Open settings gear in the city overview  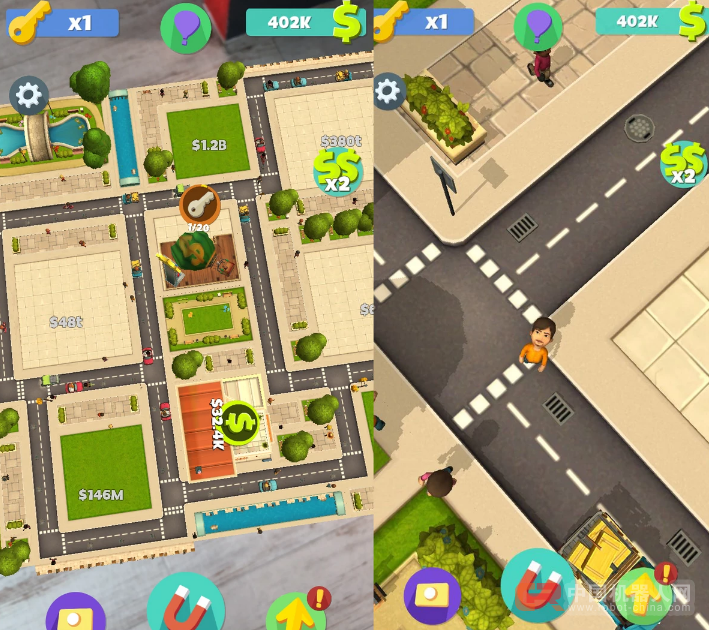[28, 95]
